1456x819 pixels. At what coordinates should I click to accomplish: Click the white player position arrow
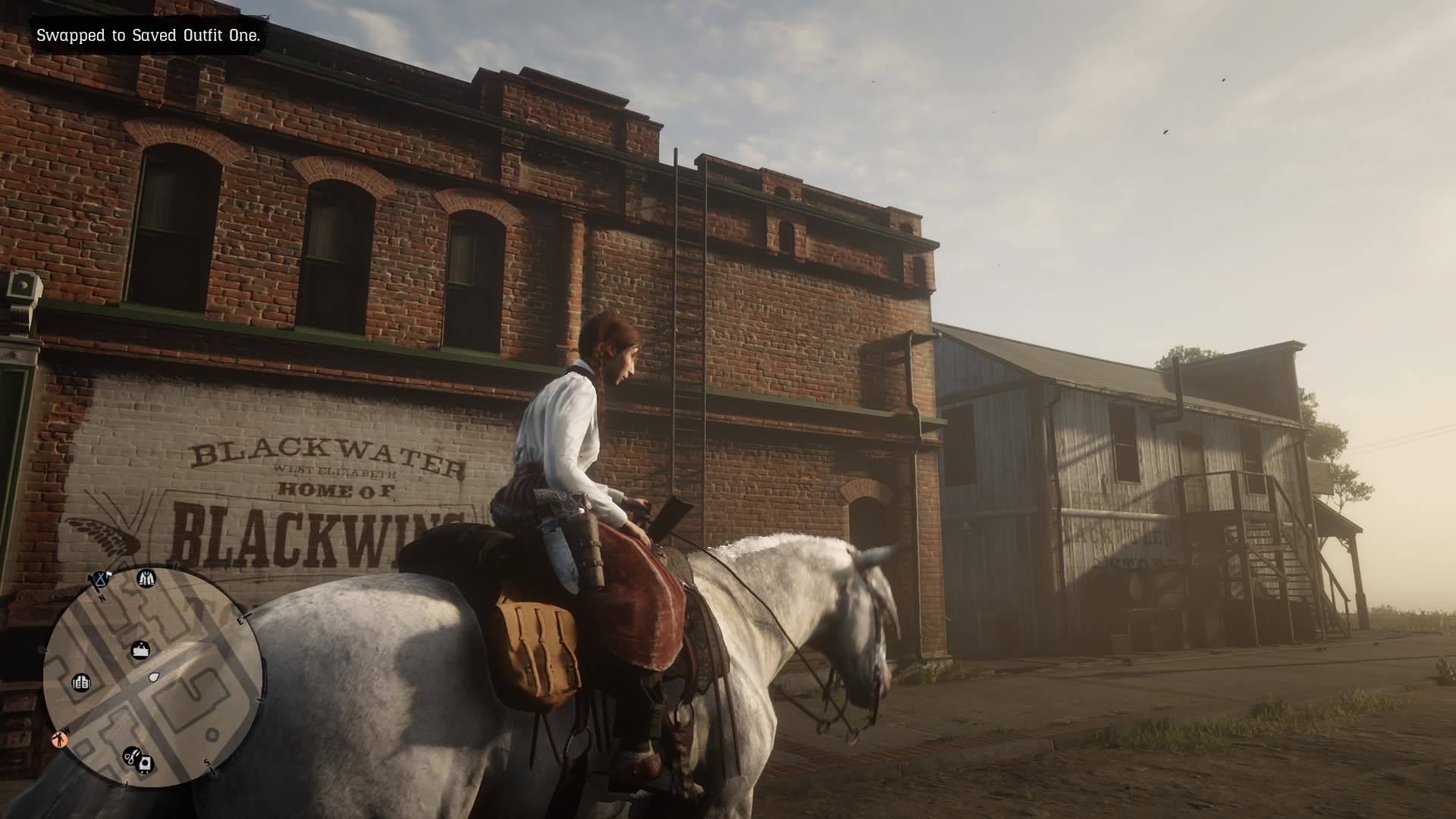(x=152, y=676)
